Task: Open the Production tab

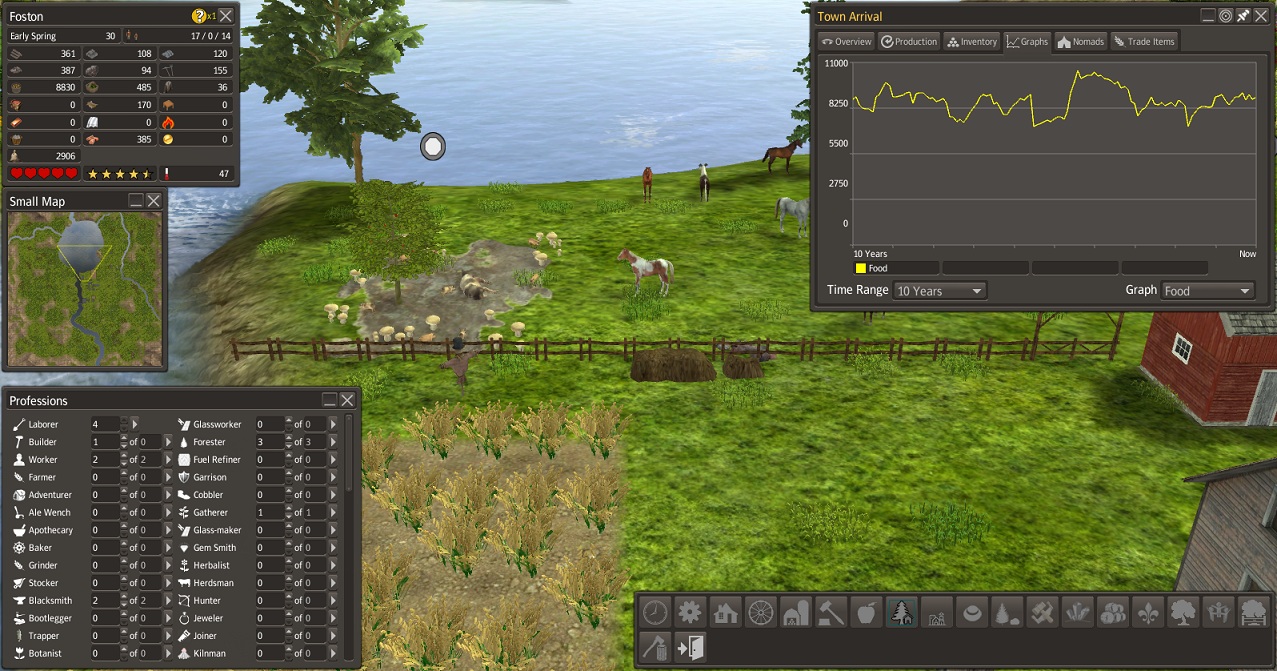Action: pos(909,41)
